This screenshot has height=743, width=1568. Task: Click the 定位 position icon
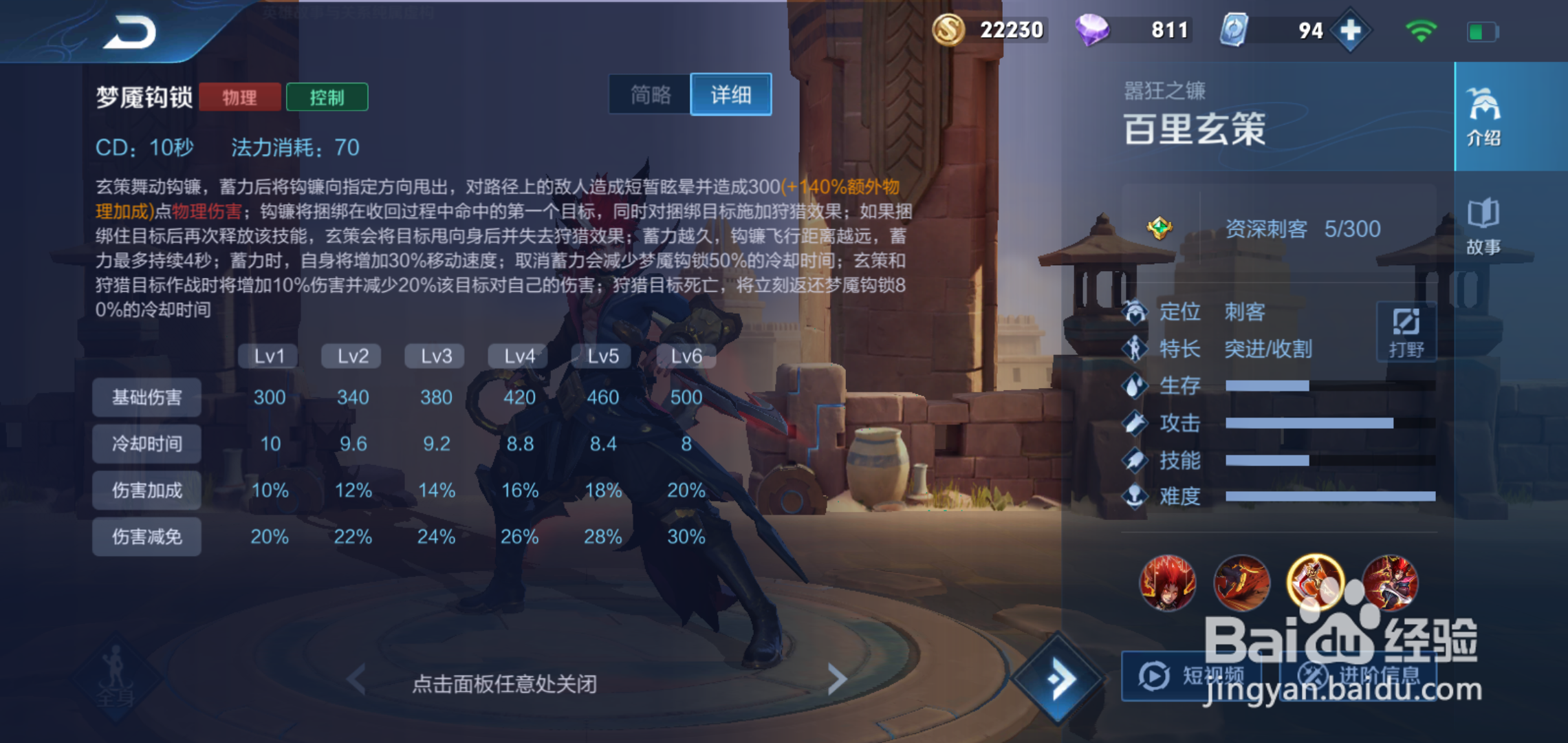click(x=1135, y=312)
